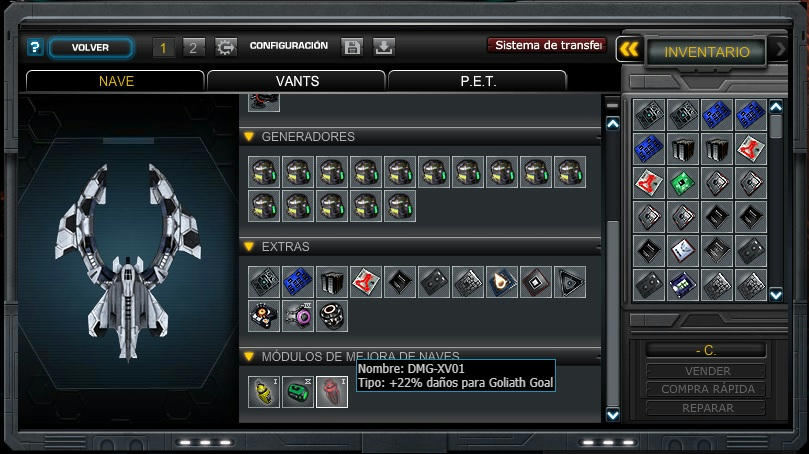Viewport: 809px width, 454px height.
Task: Open the P.E.T. tab
Action: click(477, 81)
